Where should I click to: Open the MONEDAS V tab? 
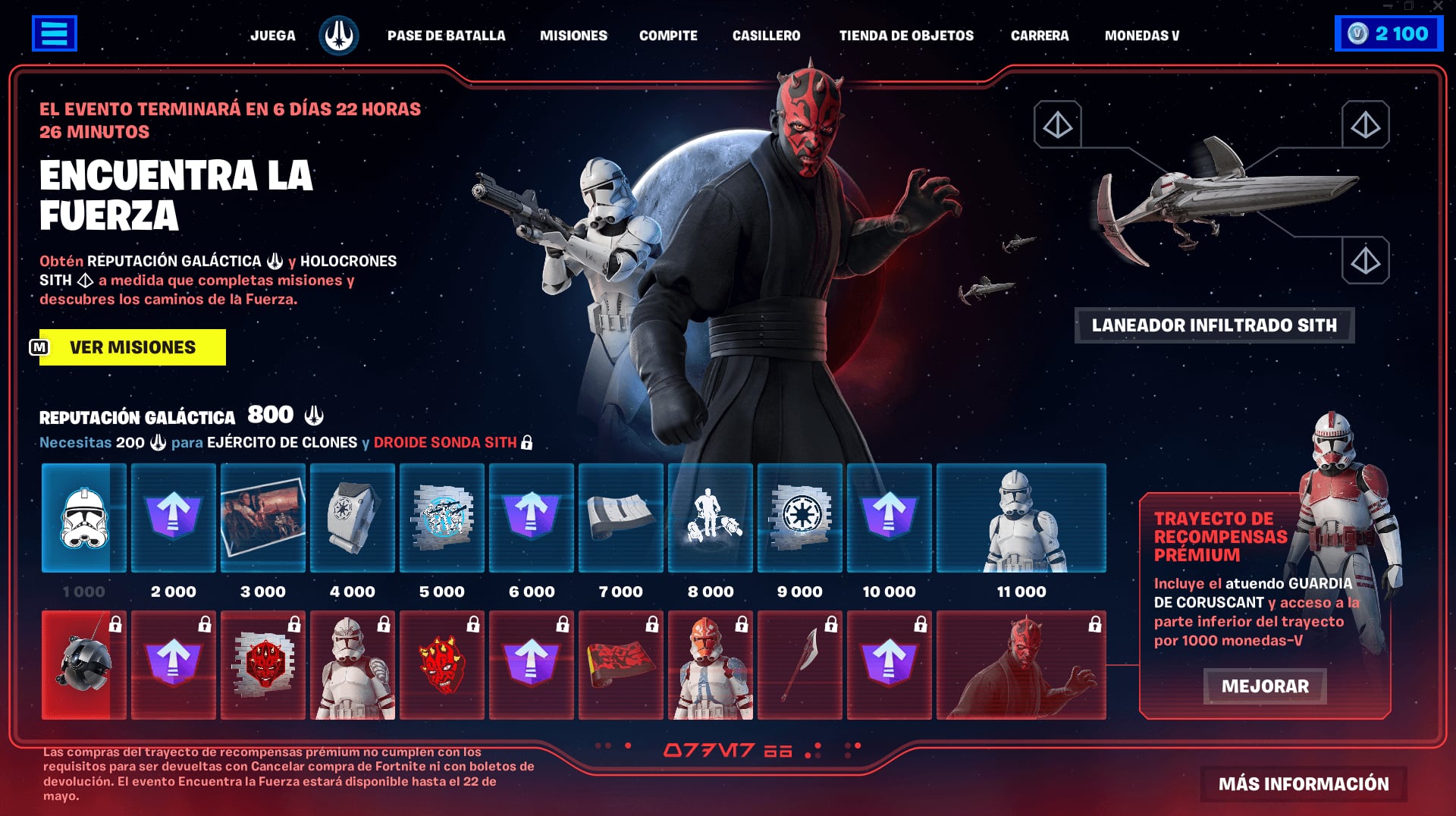click(1142, 36)
